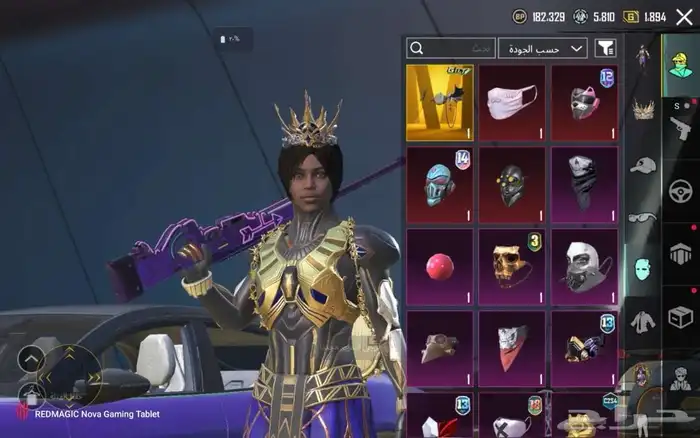Switch to the jacket clothing category
Viewport: 700px width, 438px height.
point(642,321)
